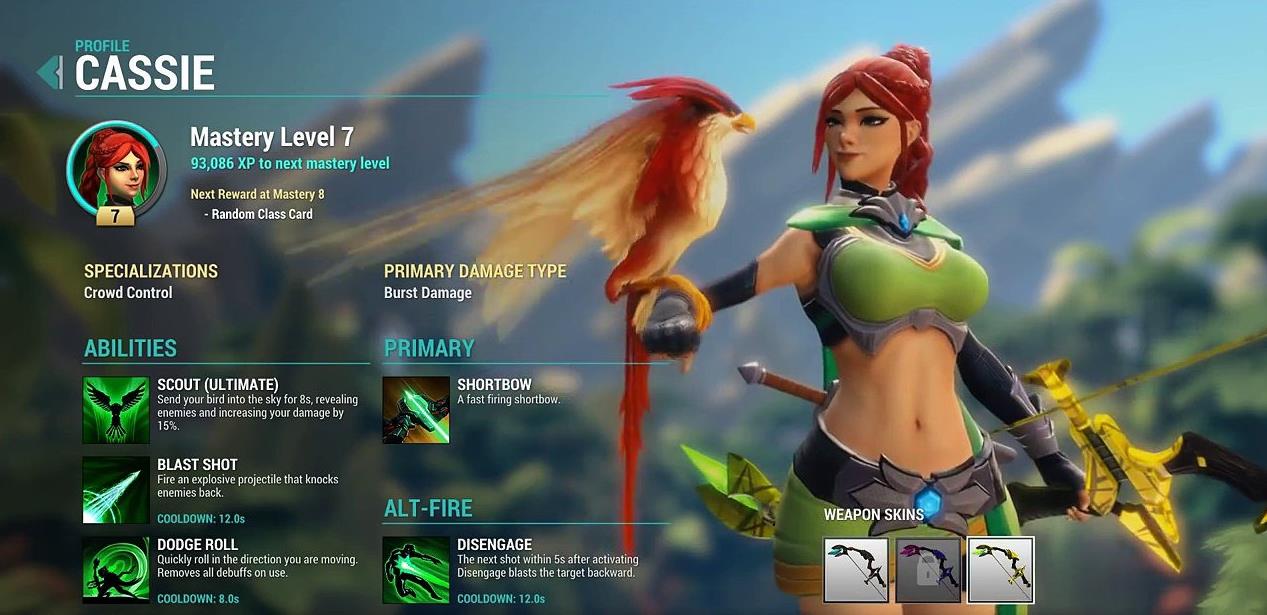Select the Dodge Roll ability icon
Screen dimensions: 1267x615
[116, 570]
